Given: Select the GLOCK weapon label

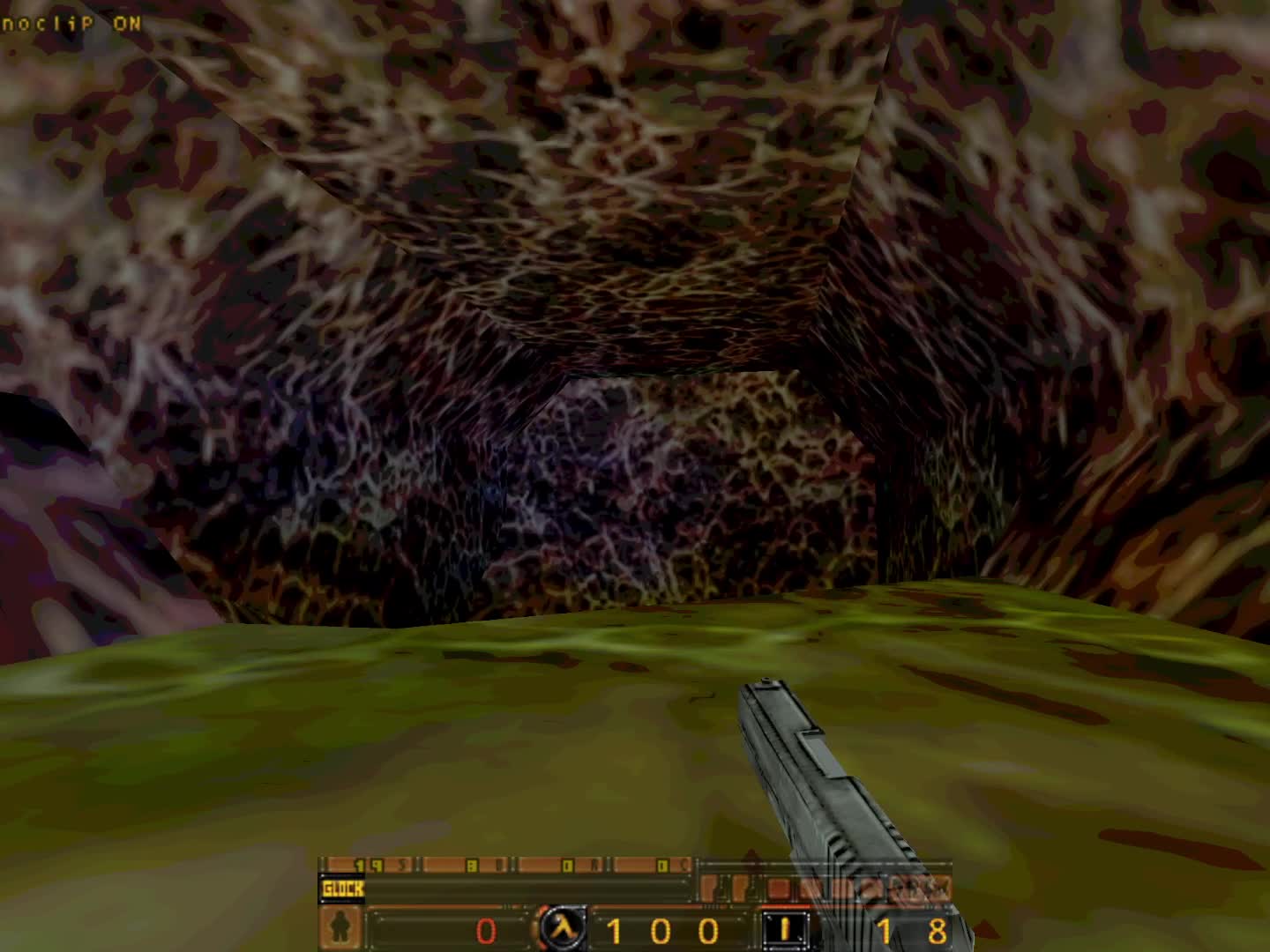Looking at the screenshot, I should coord(342,889).
